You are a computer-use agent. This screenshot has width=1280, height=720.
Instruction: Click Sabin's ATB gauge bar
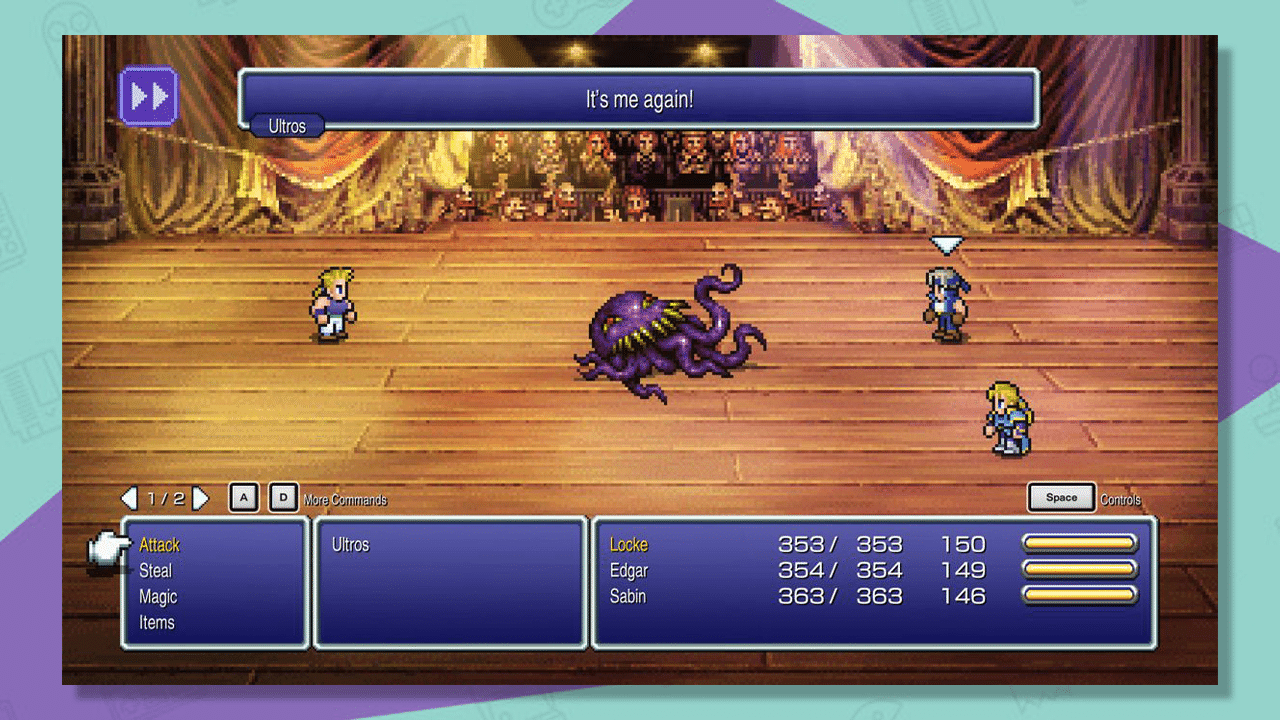point(1078,593)
